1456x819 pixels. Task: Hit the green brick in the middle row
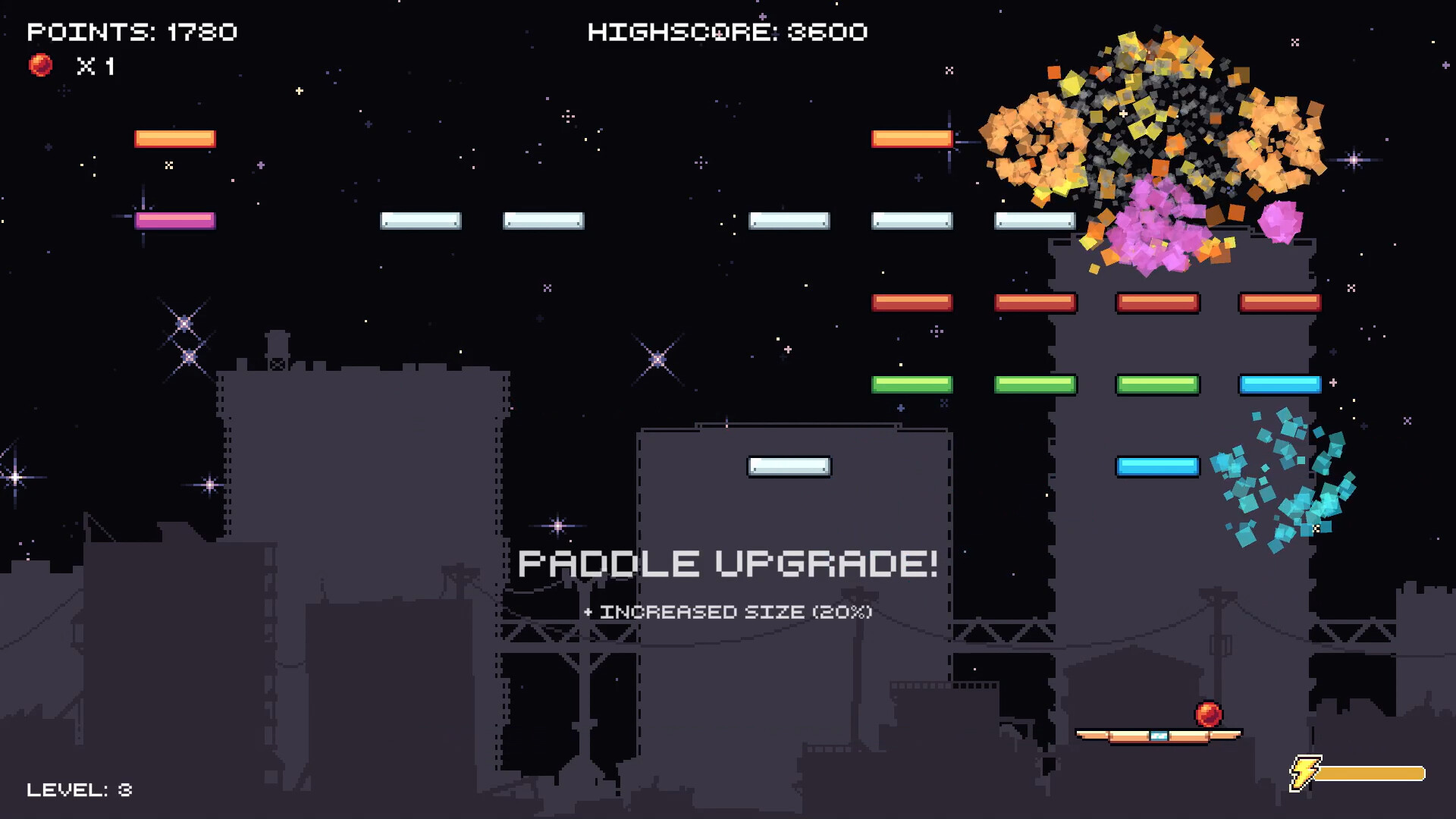(1036, 384)
